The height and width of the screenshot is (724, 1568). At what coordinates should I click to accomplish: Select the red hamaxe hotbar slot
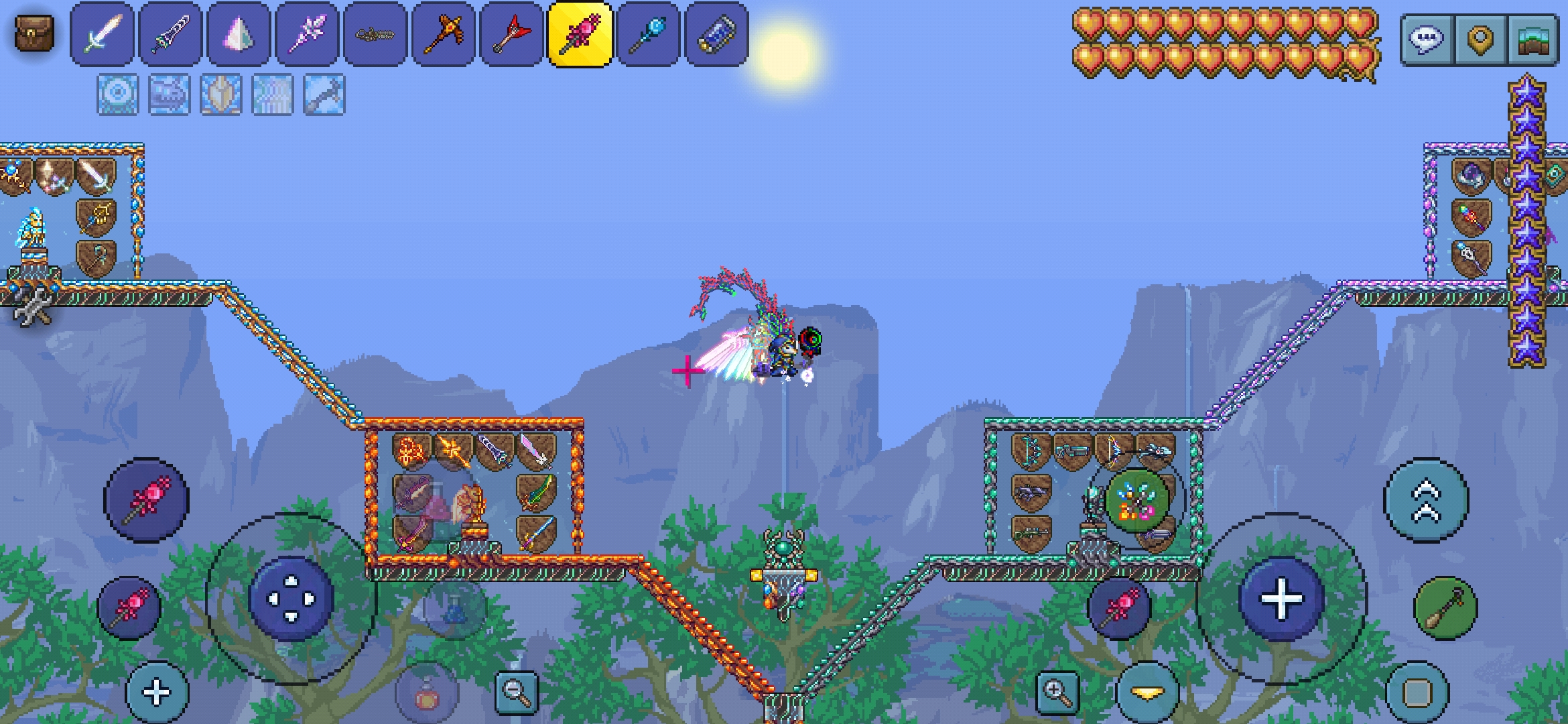pyautogui.click(x=513, y=34)
